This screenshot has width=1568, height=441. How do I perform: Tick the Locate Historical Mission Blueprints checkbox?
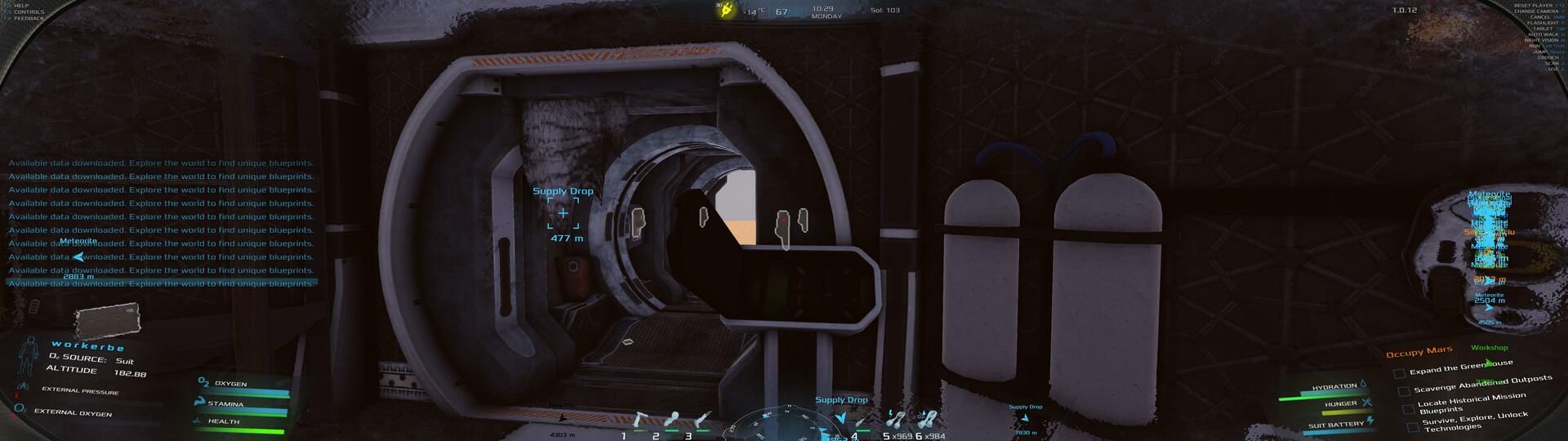coord(1408,408)
